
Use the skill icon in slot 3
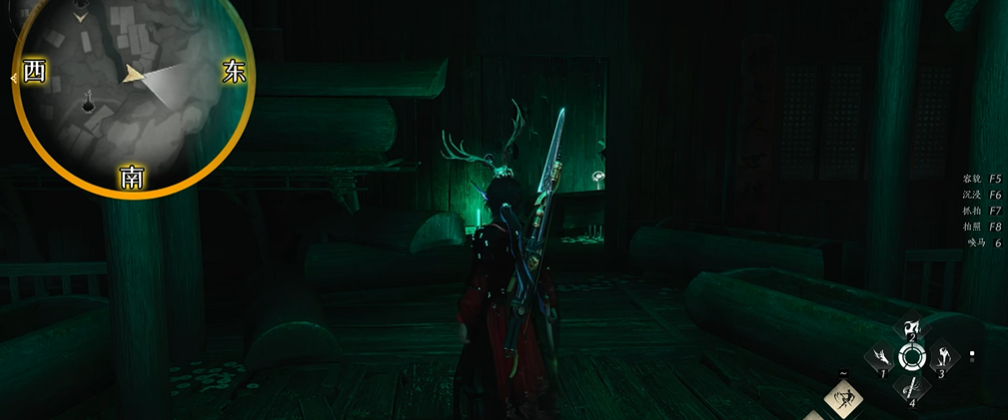coord(942,357)
